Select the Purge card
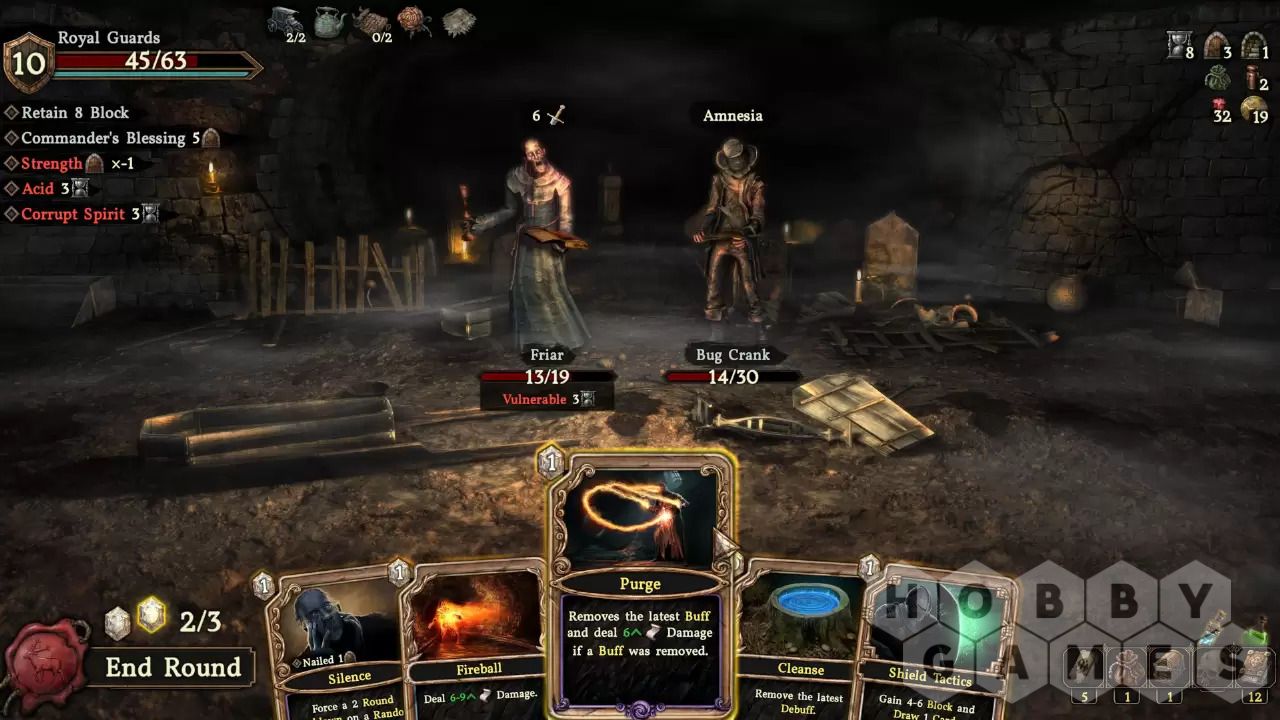 (x=640, y=583)
